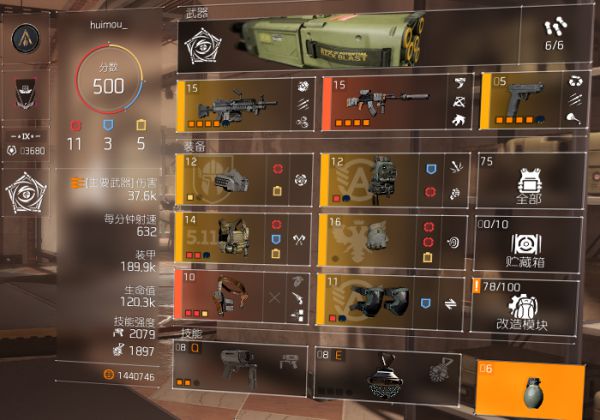Open the specialization eye emblem panel
Image resolution: width=600 pixels, height=420 pixels.
23,194
